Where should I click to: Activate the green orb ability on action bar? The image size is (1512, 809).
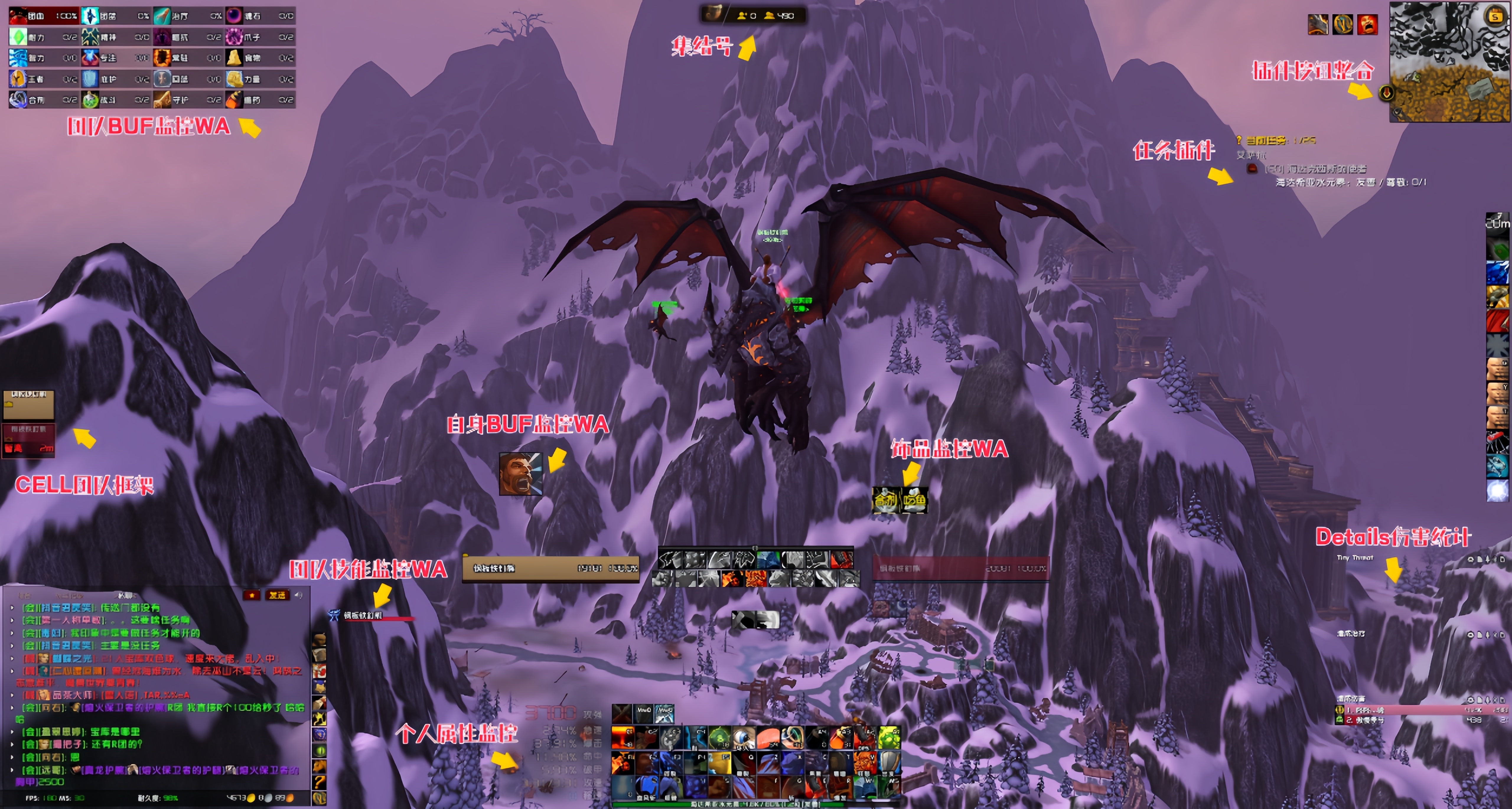click(719, 738)
